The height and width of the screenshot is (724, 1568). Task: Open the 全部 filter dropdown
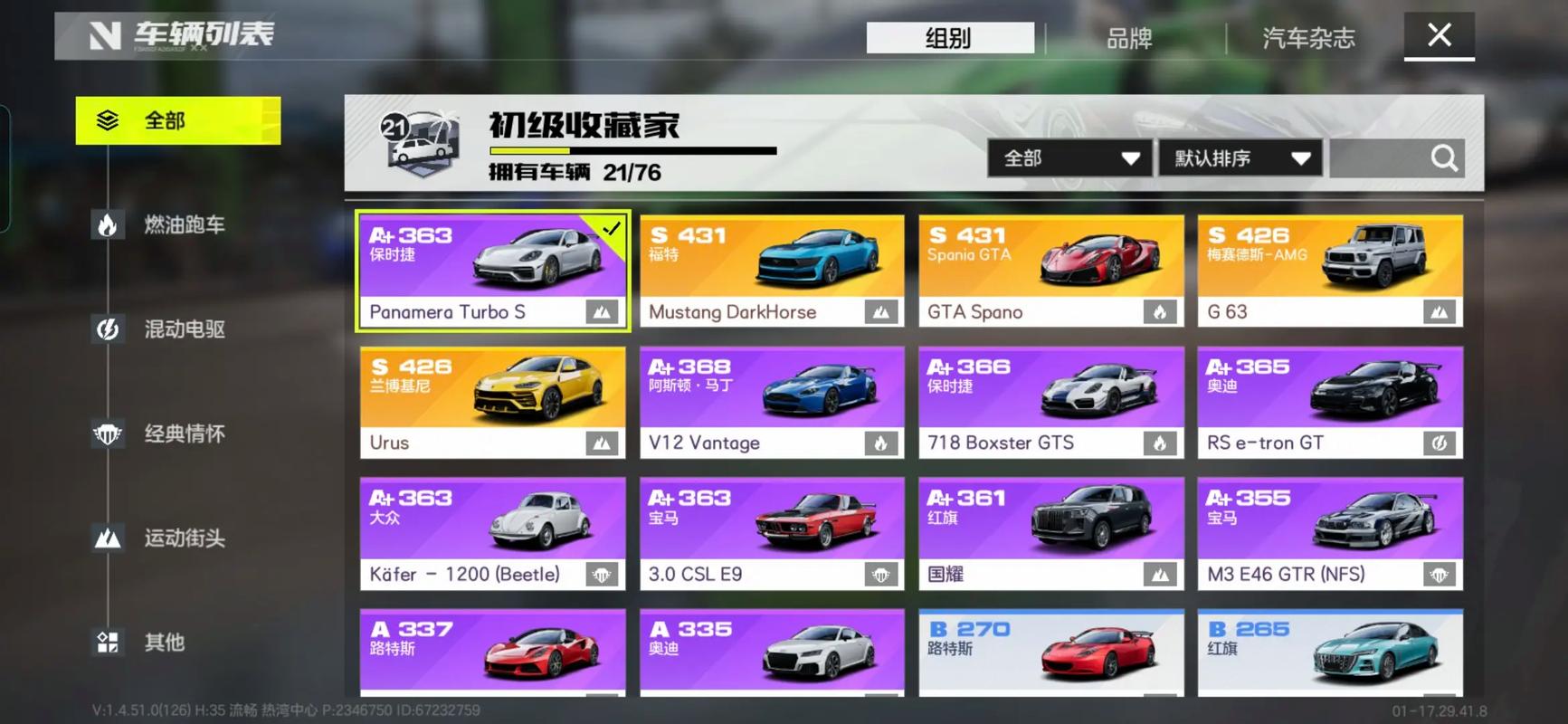click(1069, 158)
